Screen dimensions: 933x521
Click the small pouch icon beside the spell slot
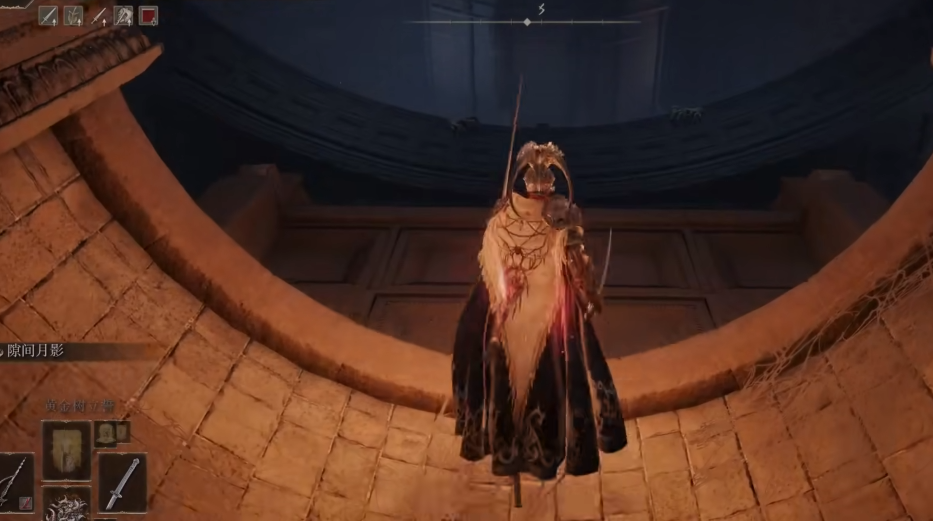tap(105, 433)
